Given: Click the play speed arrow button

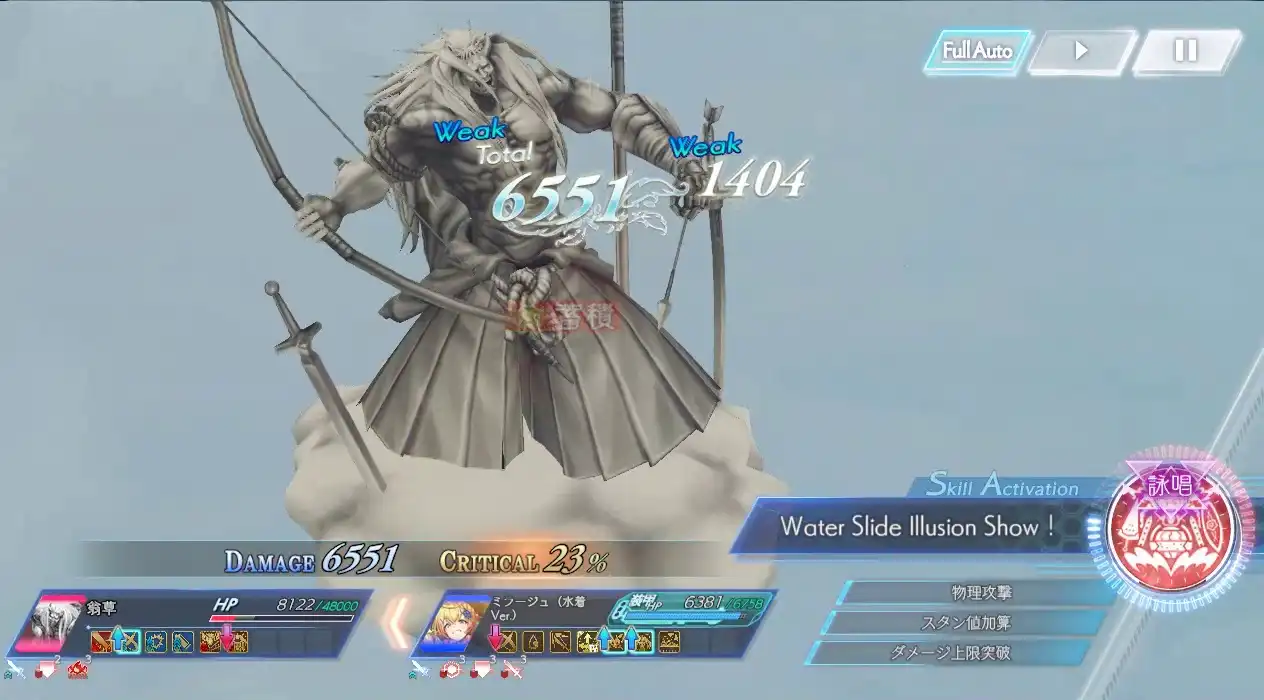Looking at the screenshot, I should [x=1081, y=51].
